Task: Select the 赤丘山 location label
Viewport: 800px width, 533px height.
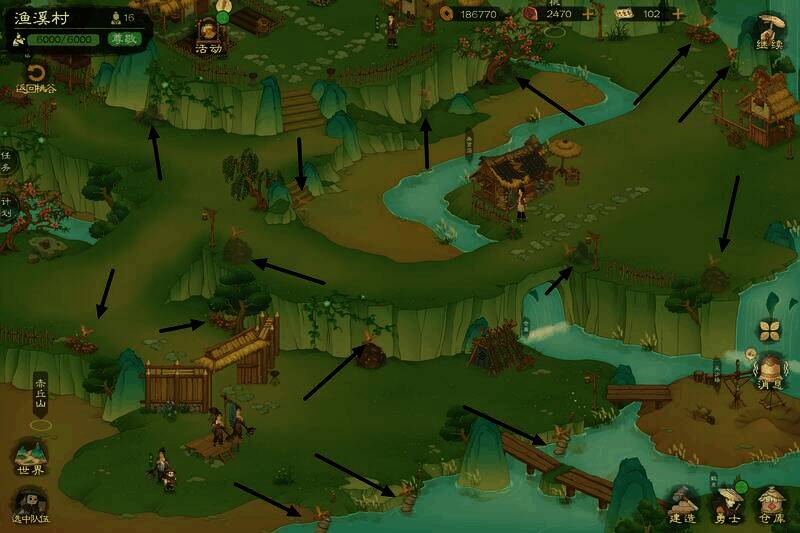Action: tap(41, 391)
